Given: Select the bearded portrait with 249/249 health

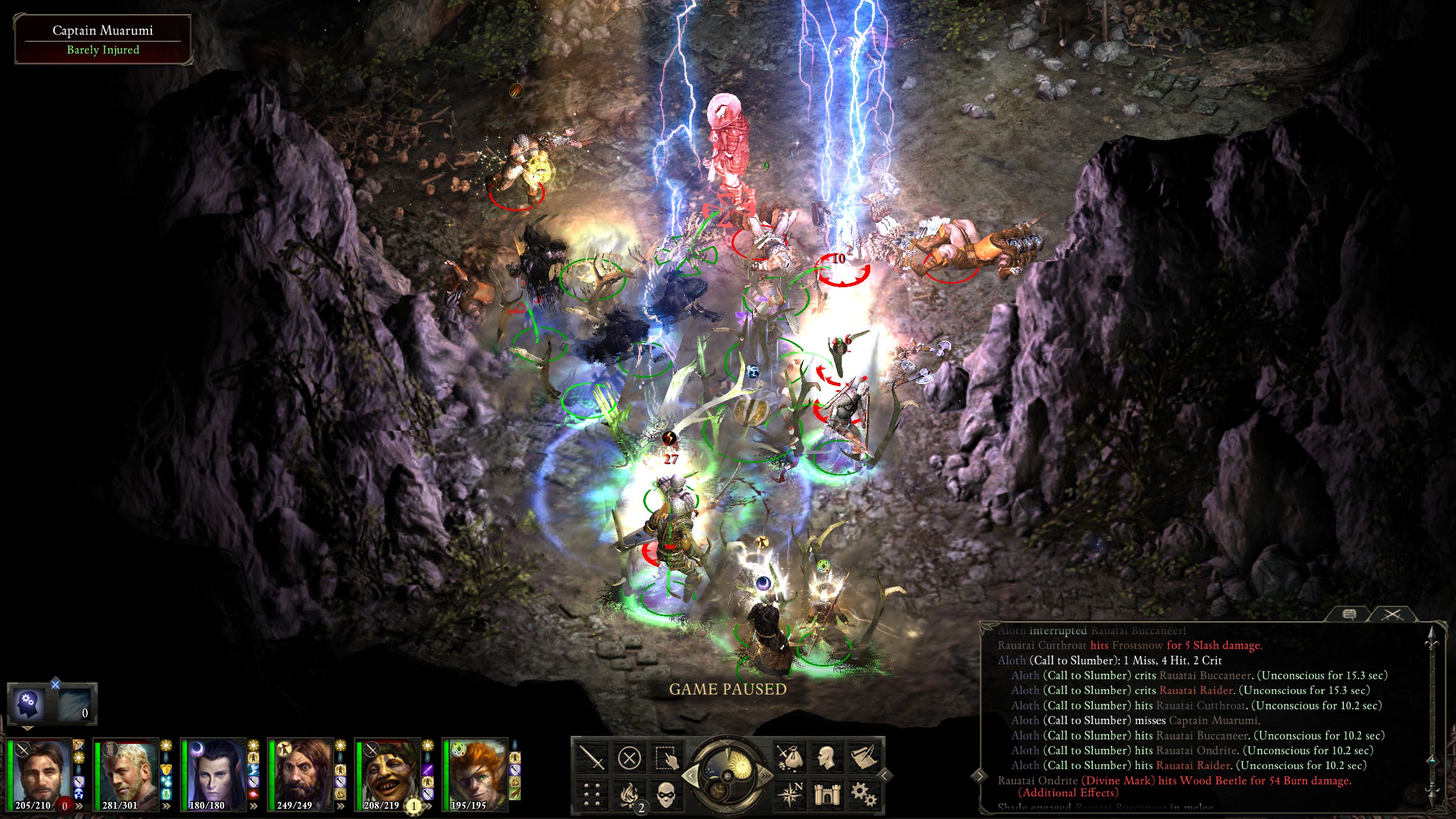Looking at the screenshot, I should click(300, 773).
